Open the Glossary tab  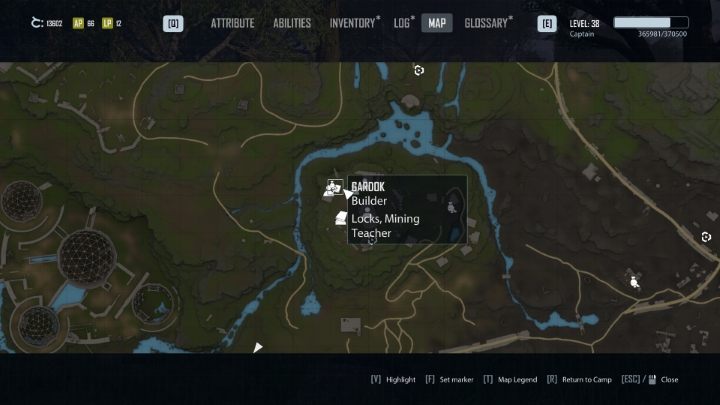pos(487,23)
